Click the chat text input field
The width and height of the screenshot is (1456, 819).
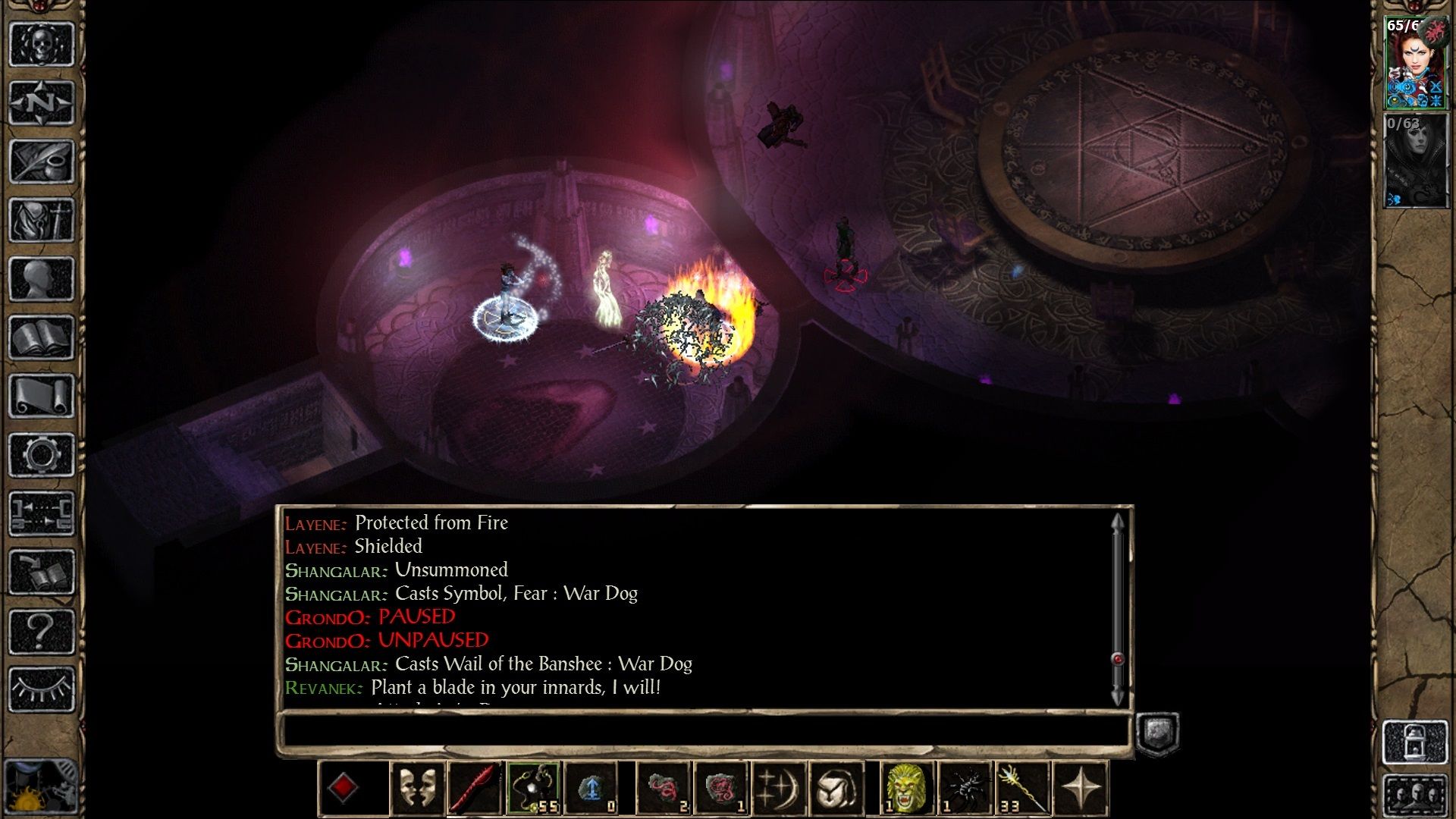[705, 731]
